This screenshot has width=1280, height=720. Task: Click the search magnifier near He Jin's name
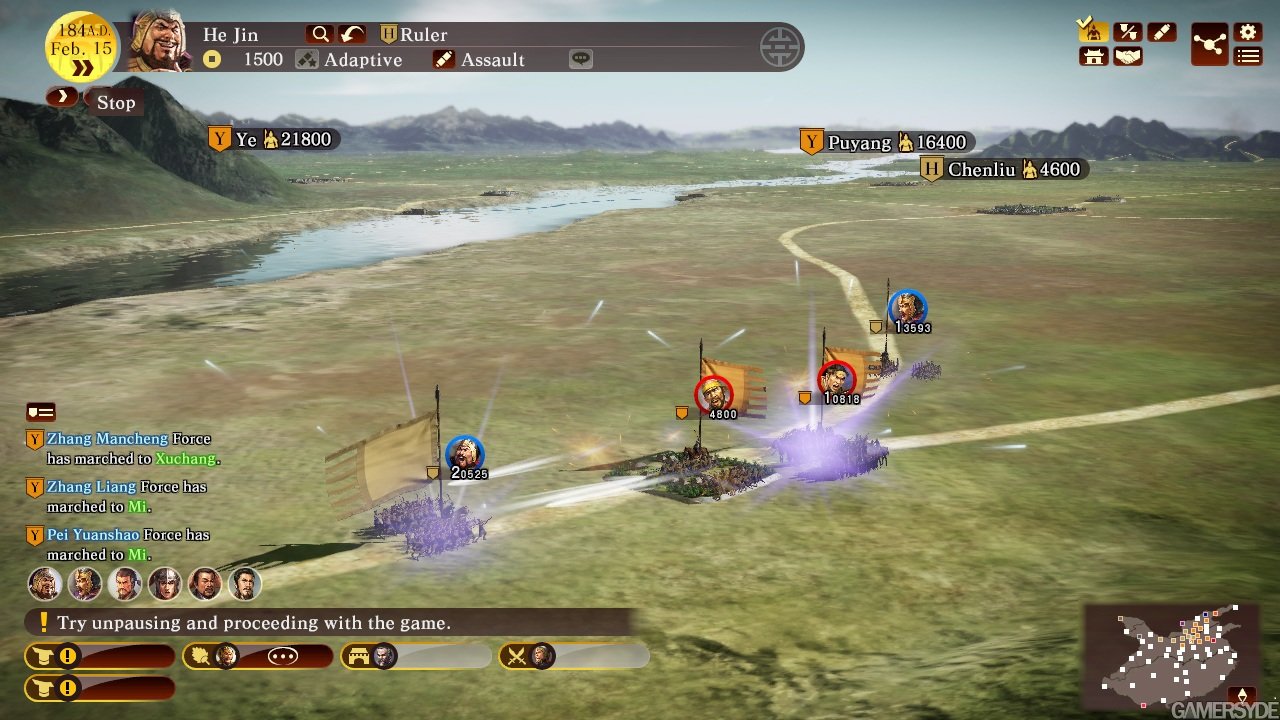319,33
